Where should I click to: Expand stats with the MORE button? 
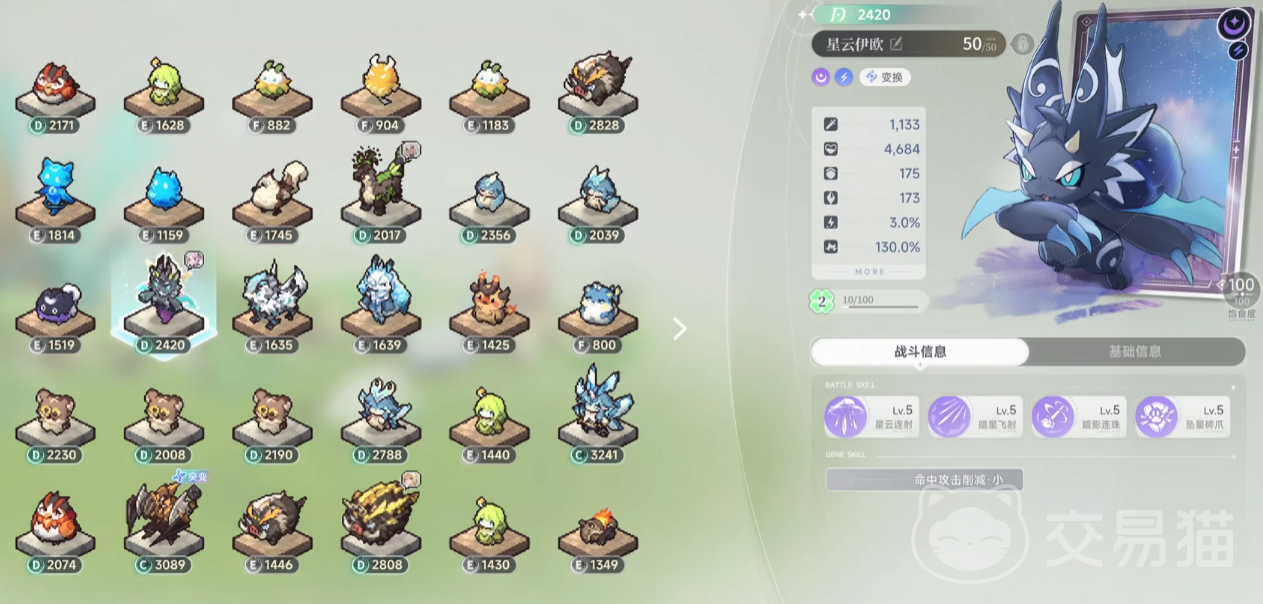(869, 272)
